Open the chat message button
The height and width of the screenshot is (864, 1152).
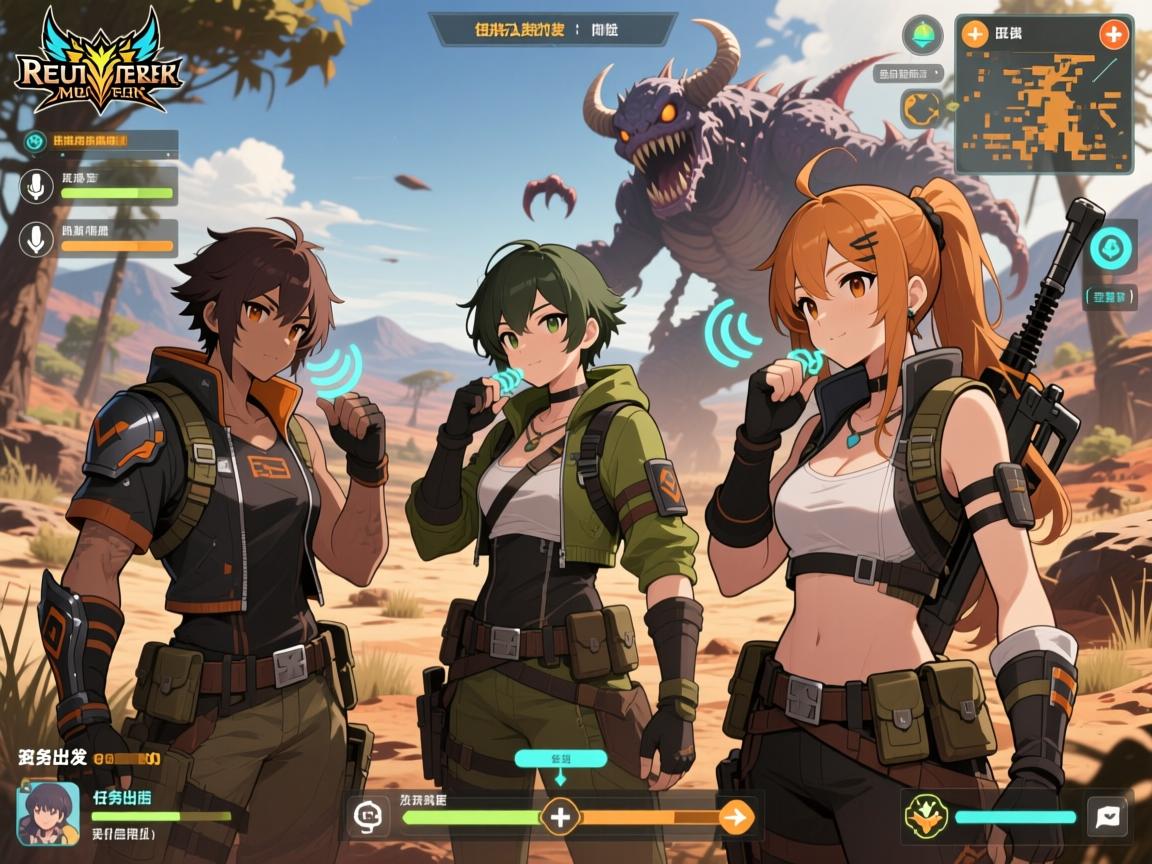click(1107, 816)
